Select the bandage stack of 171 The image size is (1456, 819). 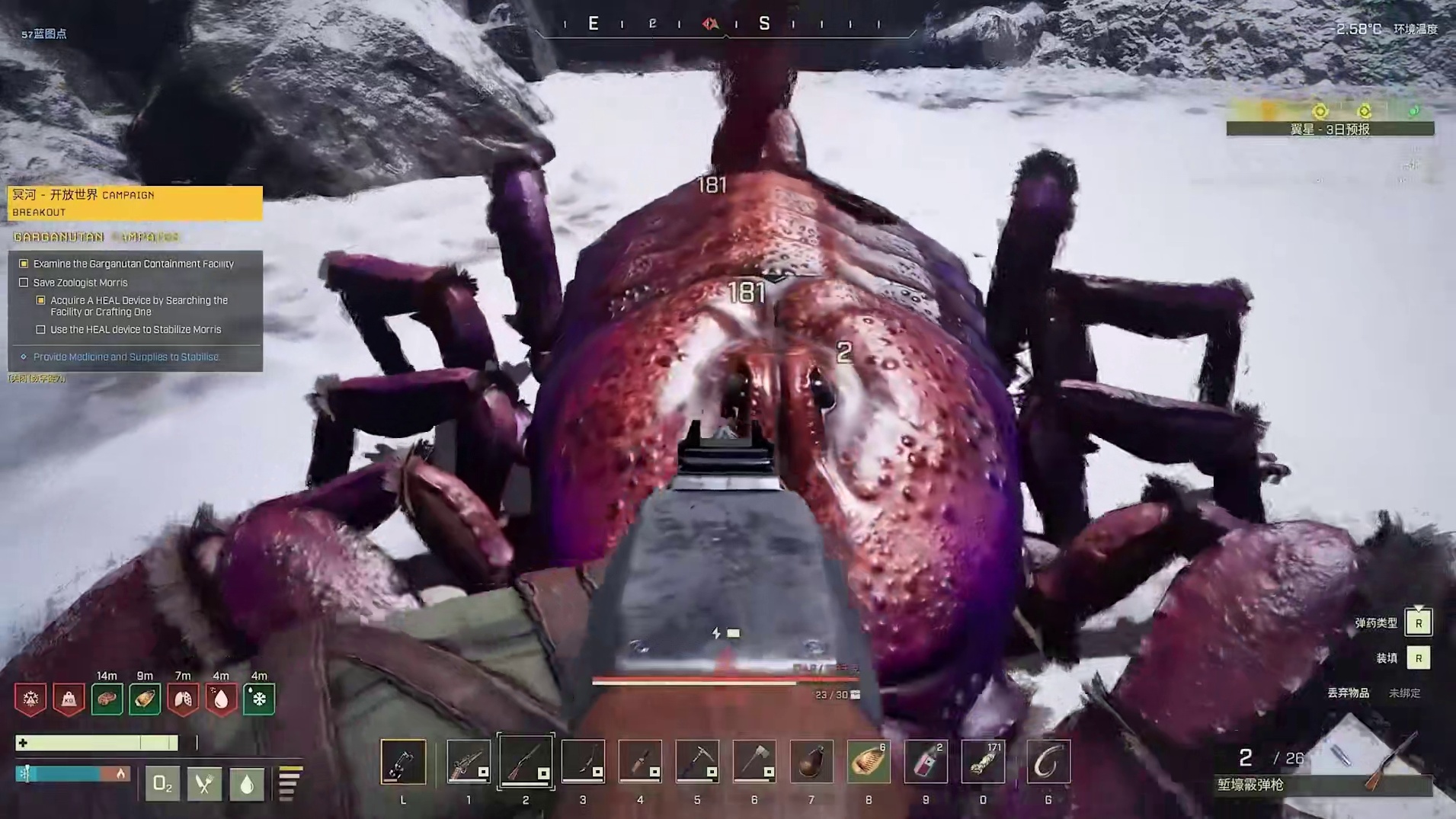point(983,761)
